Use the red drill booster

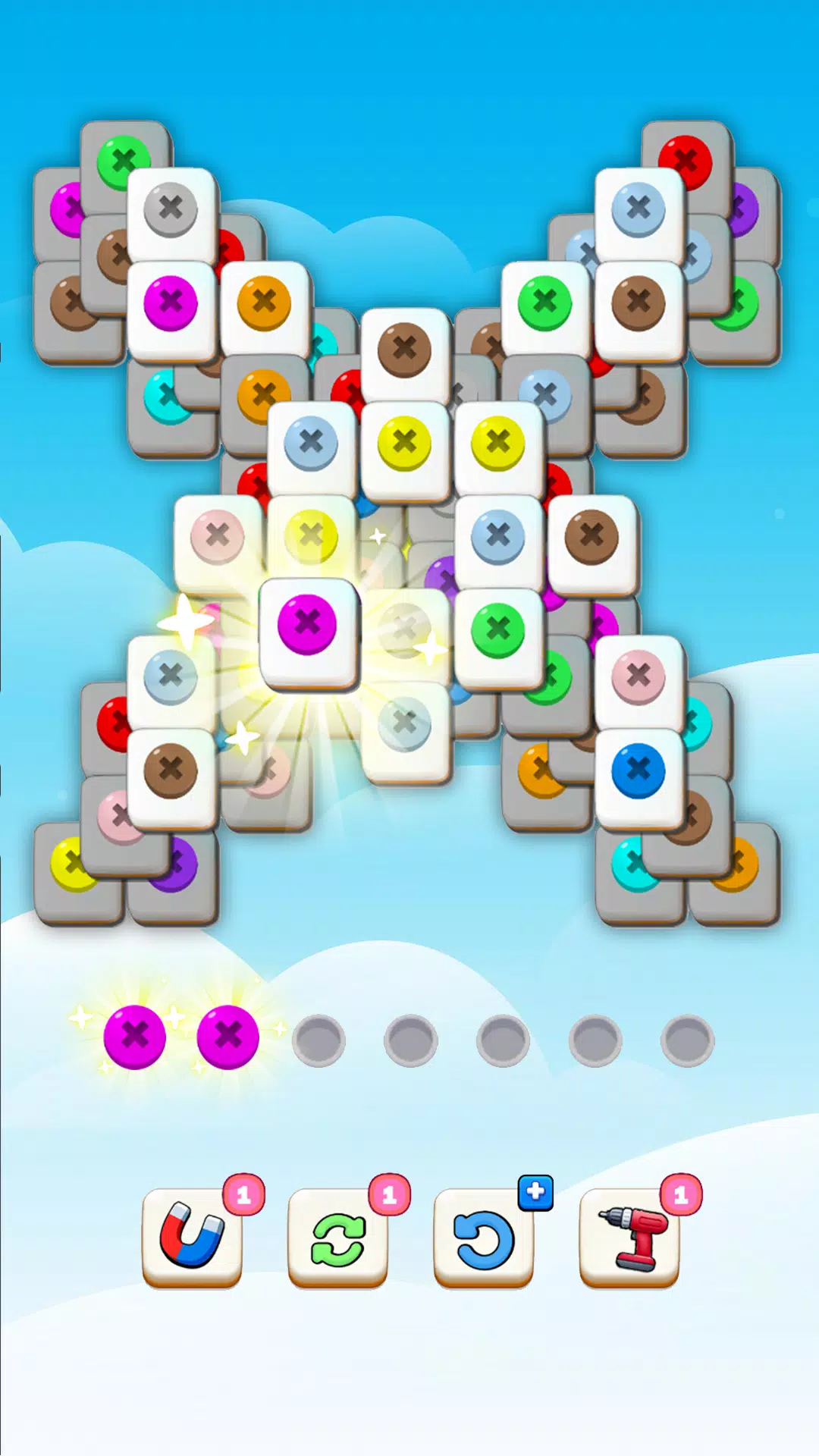[x=629, y=1238]
